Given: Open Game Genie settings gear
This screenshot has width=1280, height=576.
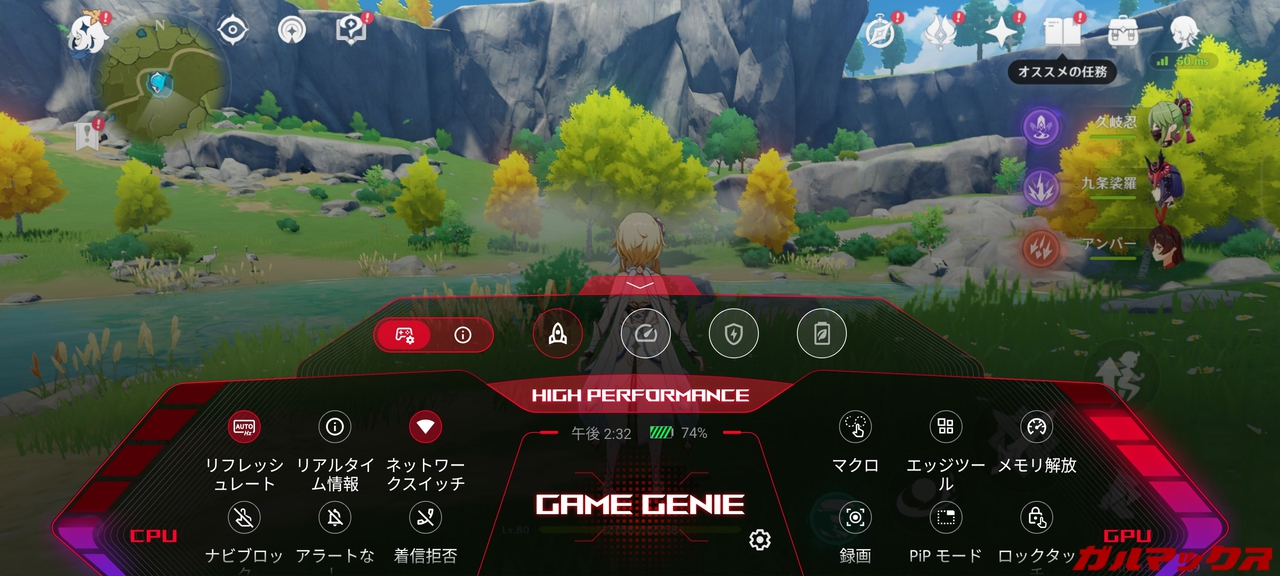Looking at the screenshot, I should [760, 541].
